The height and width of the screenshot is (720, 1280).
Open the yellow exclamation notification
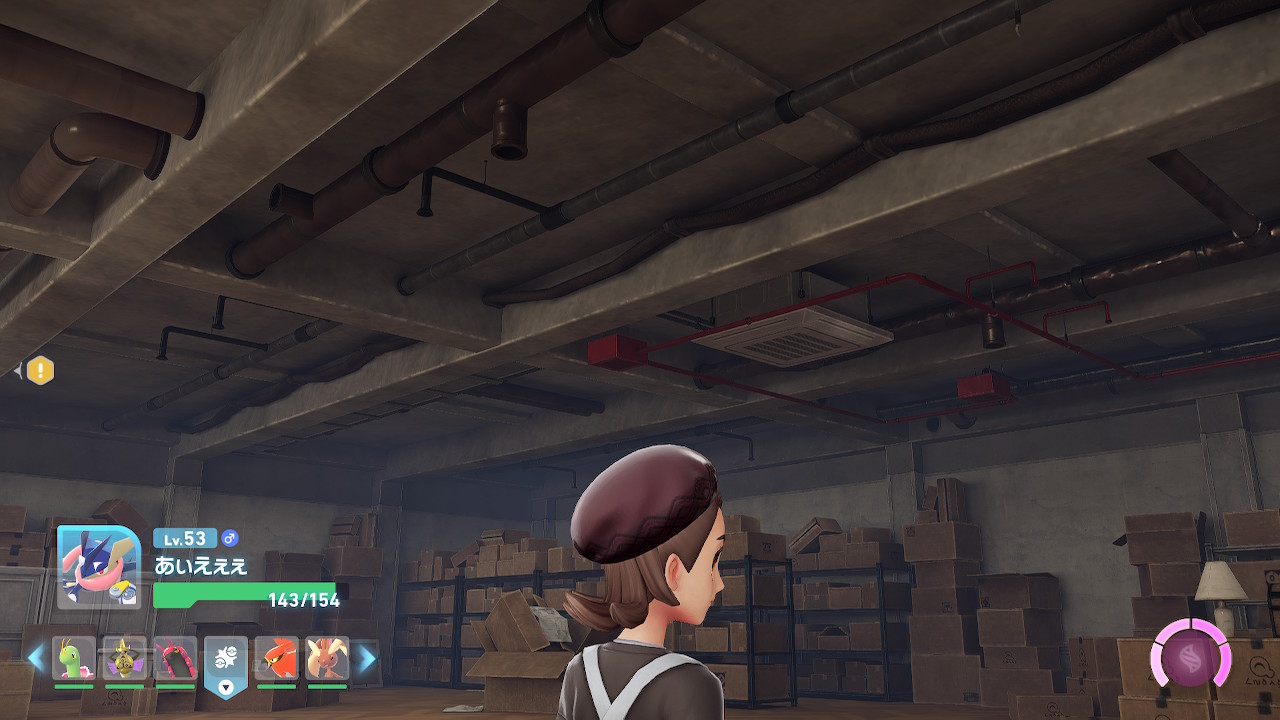tap(40, 371)
